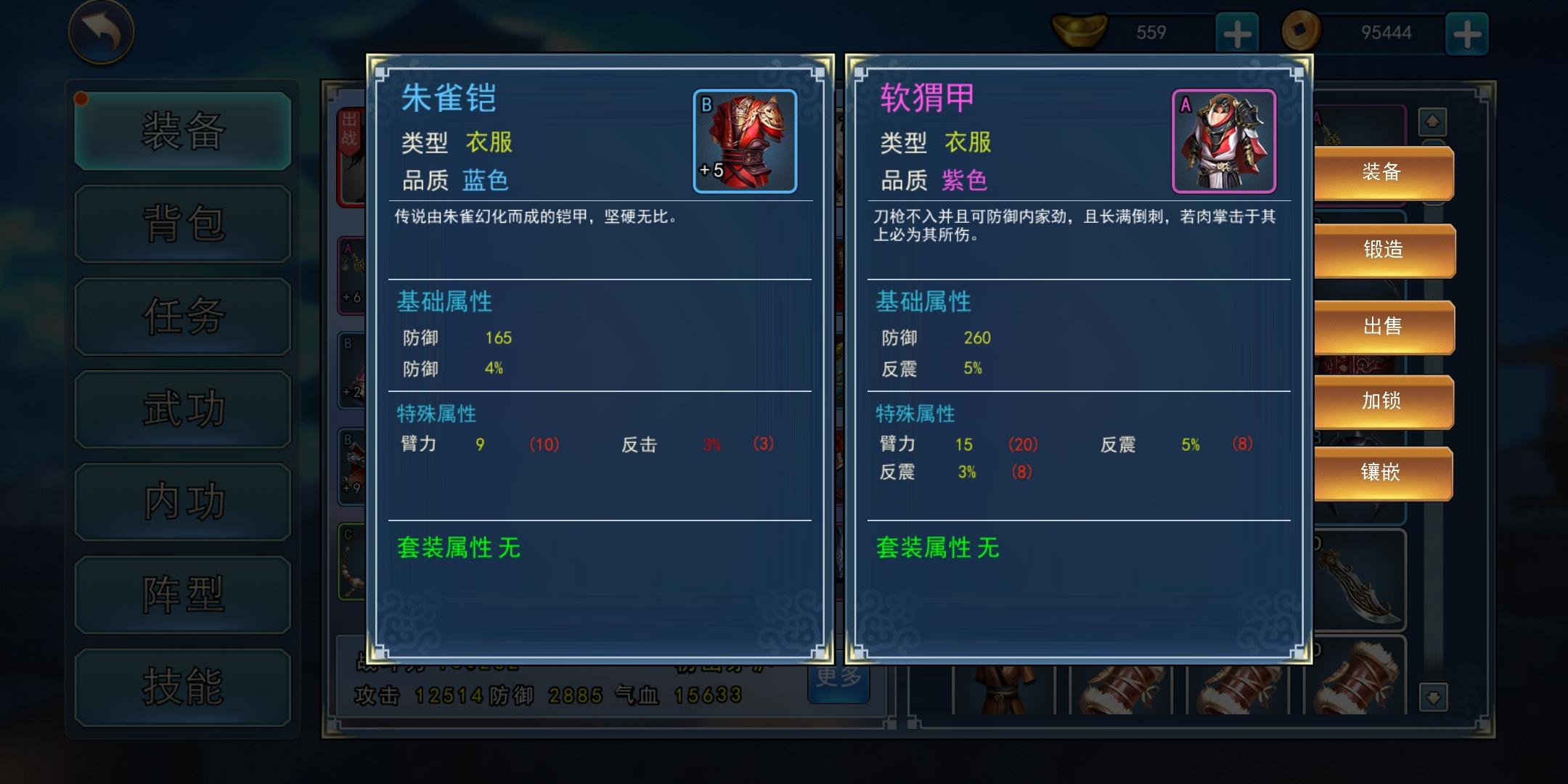The height and width of the screenshot is (784, 1568).
Task: Click the 镶嵌 inlay button
Action: 1383,473
